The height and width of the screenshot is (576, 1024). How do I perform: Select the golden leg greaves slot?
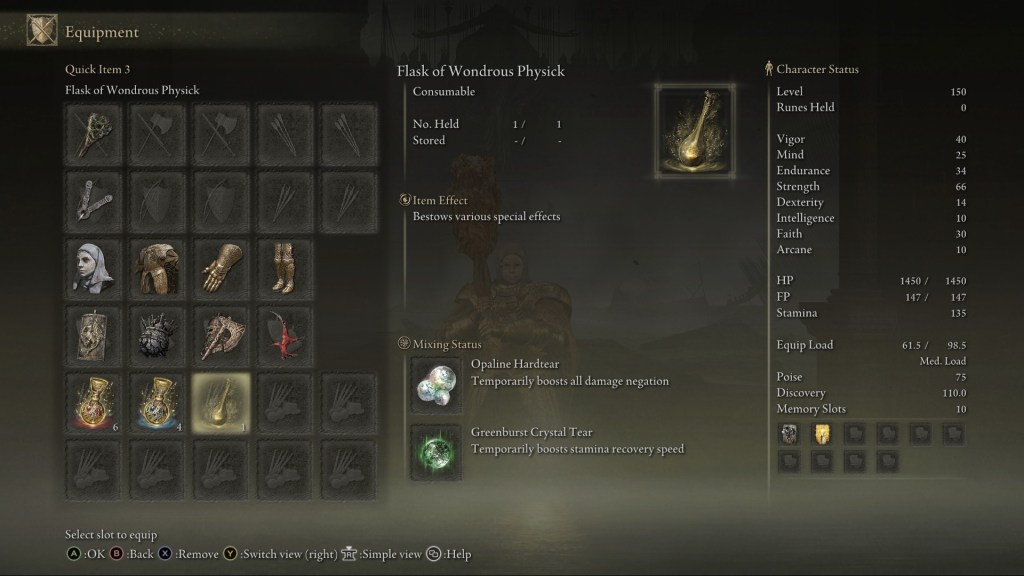(x=285, y=265)
